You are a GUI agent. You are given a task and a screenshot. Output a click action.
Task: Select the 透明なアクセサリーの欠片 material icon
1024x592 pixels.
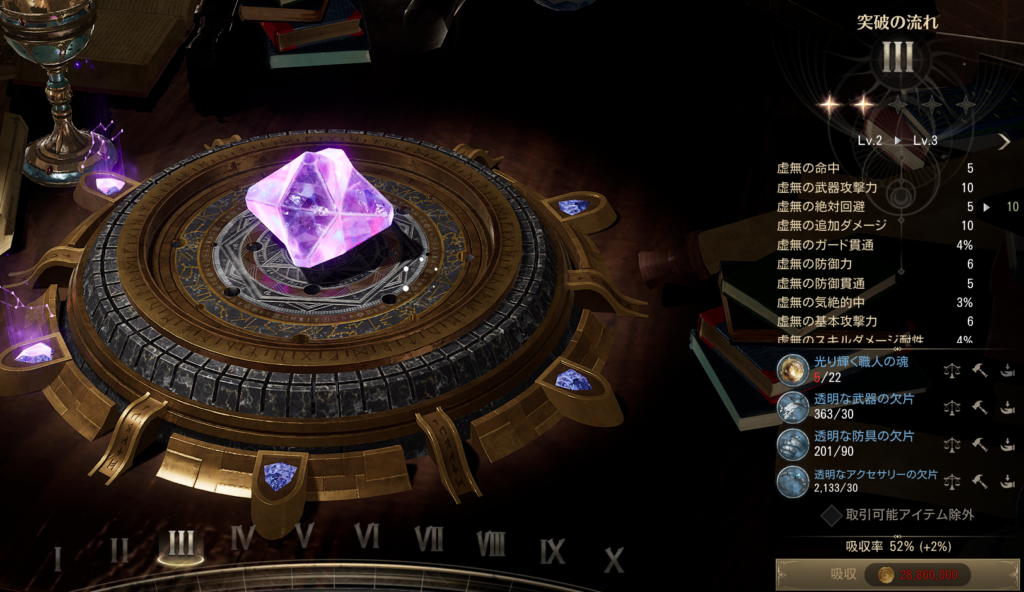tap(793, 481)
